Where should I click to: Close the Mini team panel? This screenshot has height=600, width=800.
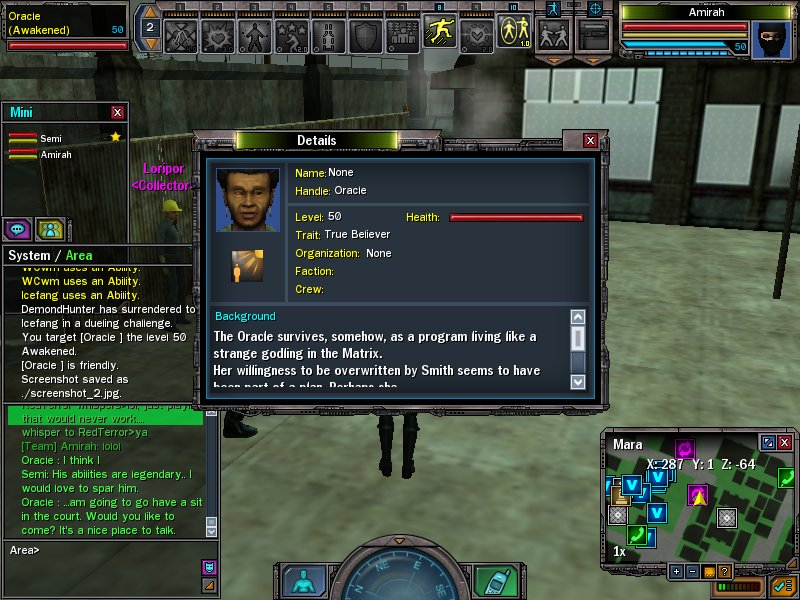pyautogui.click(x=118, y=113)
